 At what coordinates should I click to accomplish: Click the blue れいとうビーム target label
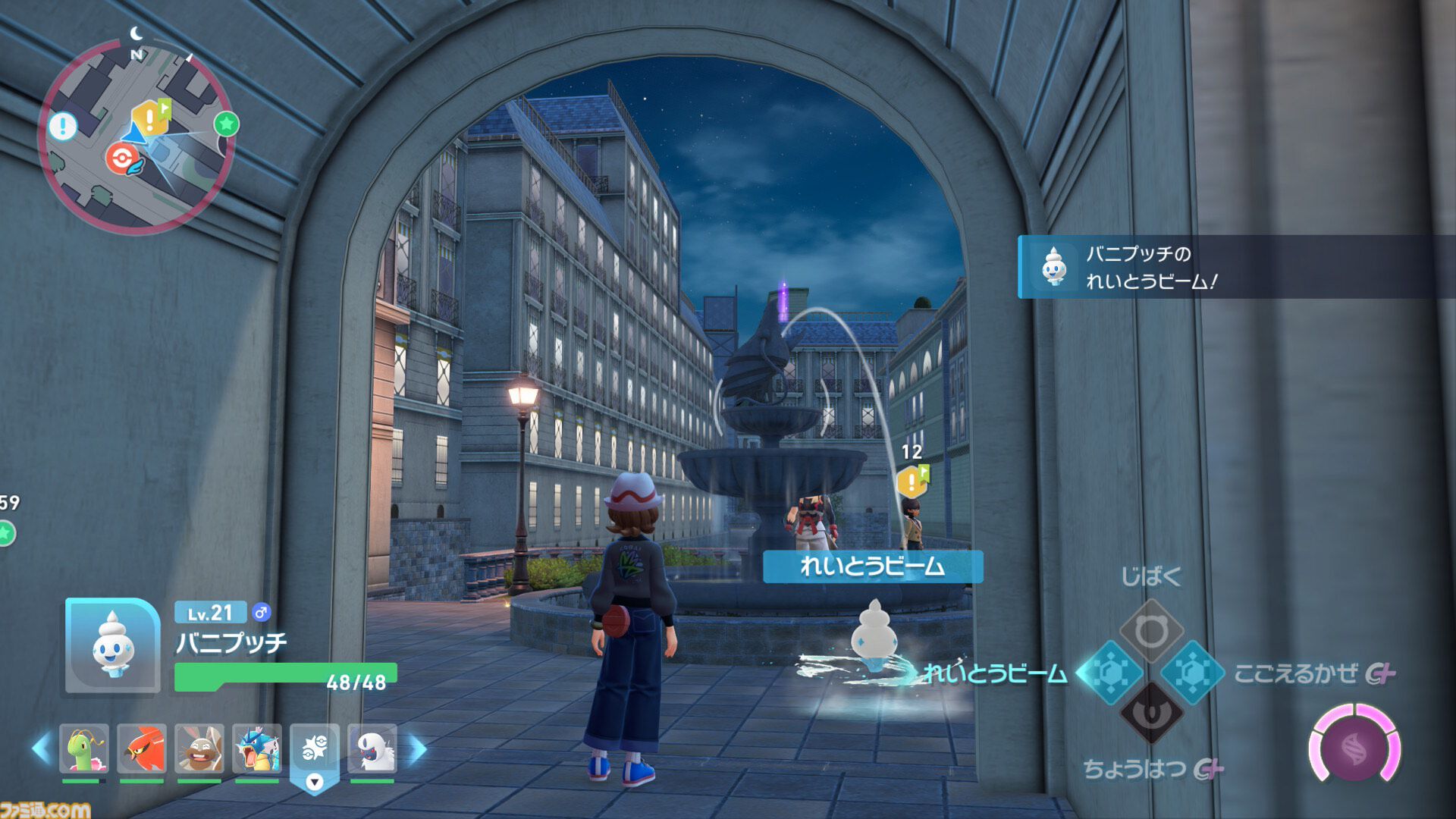coord(873,566)
